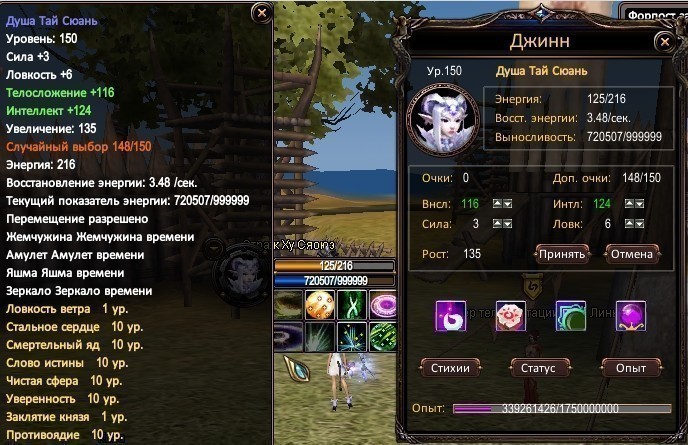The height and width of the screenshot is (445, 688).
Task: Close the Джинн window
Action: click(x=664, y=42)
